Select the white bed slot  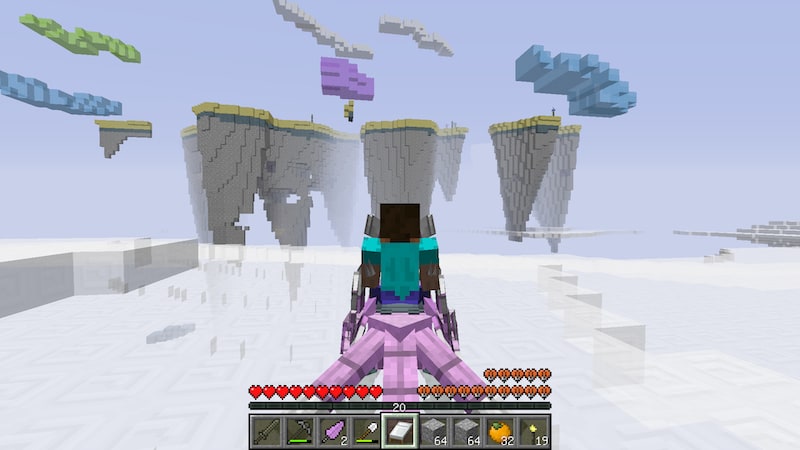(399, 431)
